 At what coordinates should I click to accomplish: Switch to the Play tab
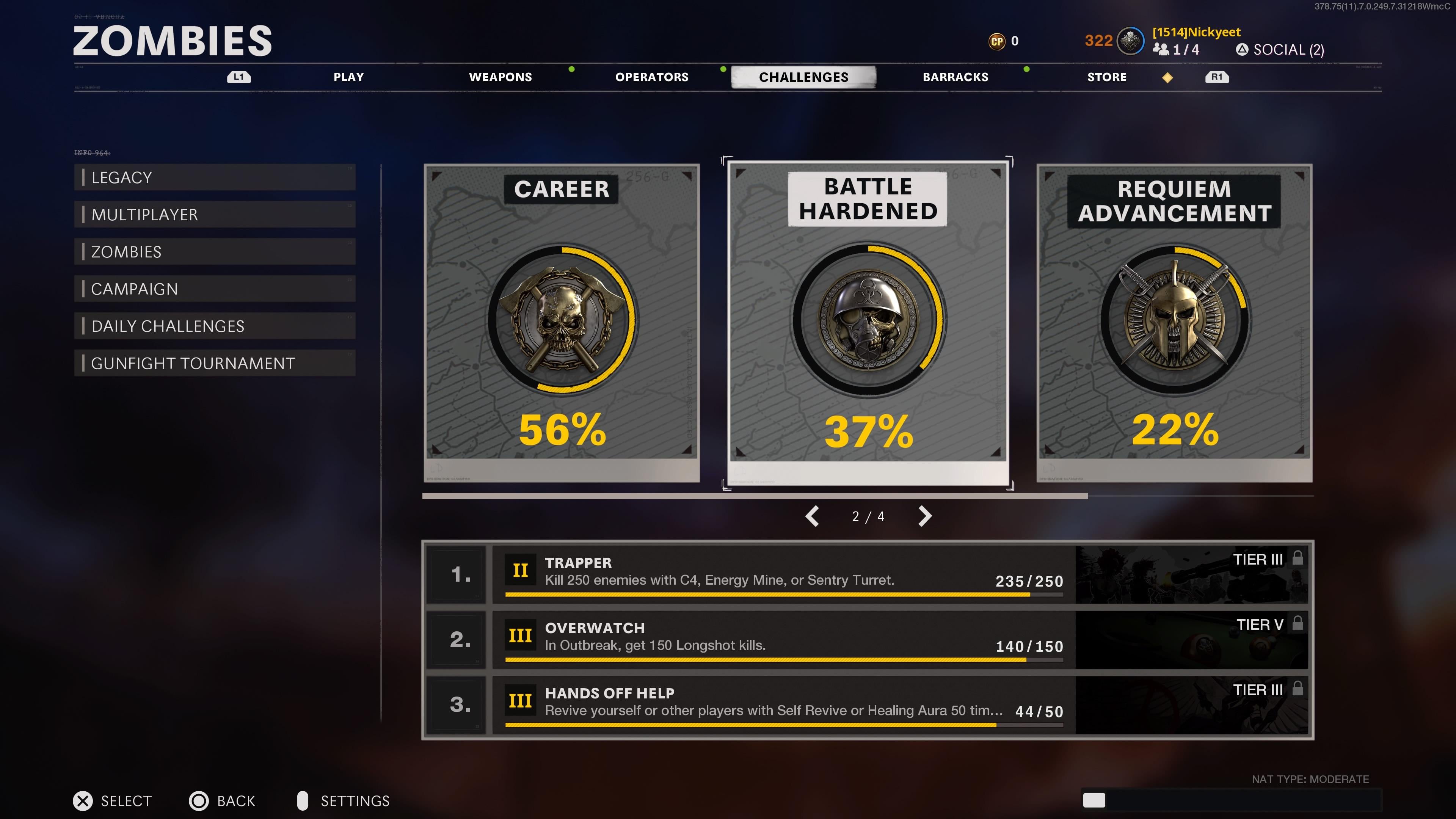pos(348,77)
